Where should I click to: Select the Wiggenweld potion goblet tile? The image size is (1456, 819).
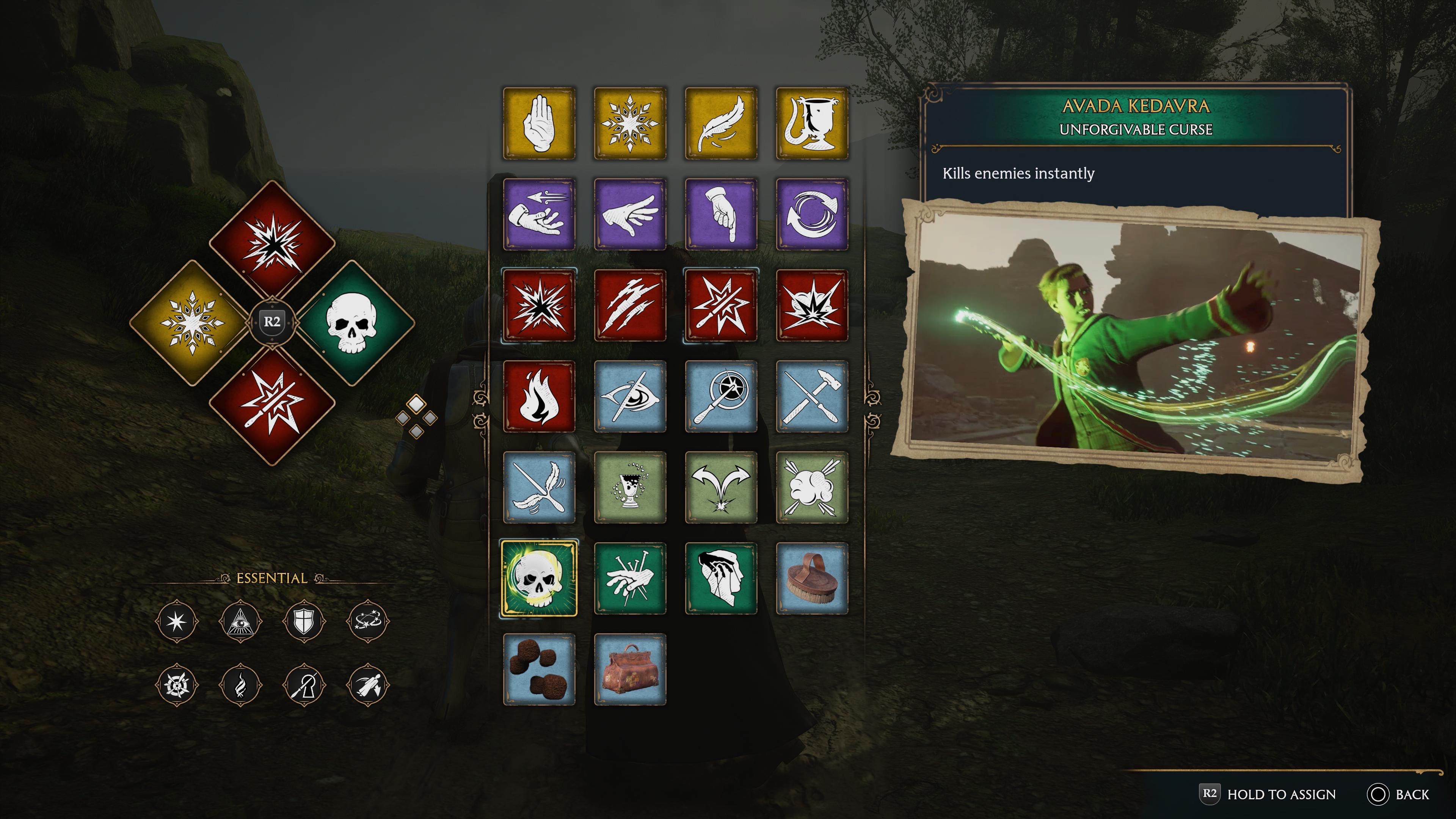(x=631, y=489)
